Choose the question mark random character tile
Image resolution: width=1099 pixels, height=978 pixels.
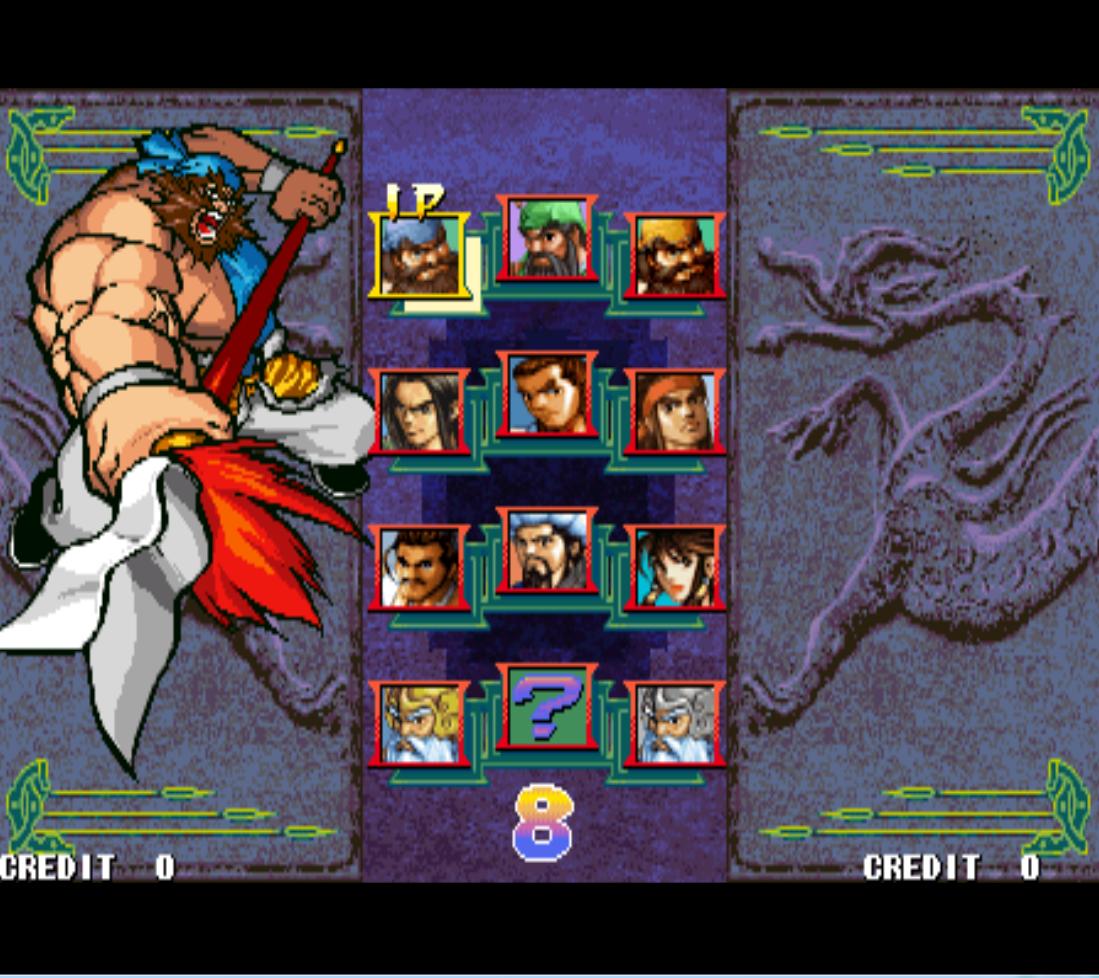547,707
